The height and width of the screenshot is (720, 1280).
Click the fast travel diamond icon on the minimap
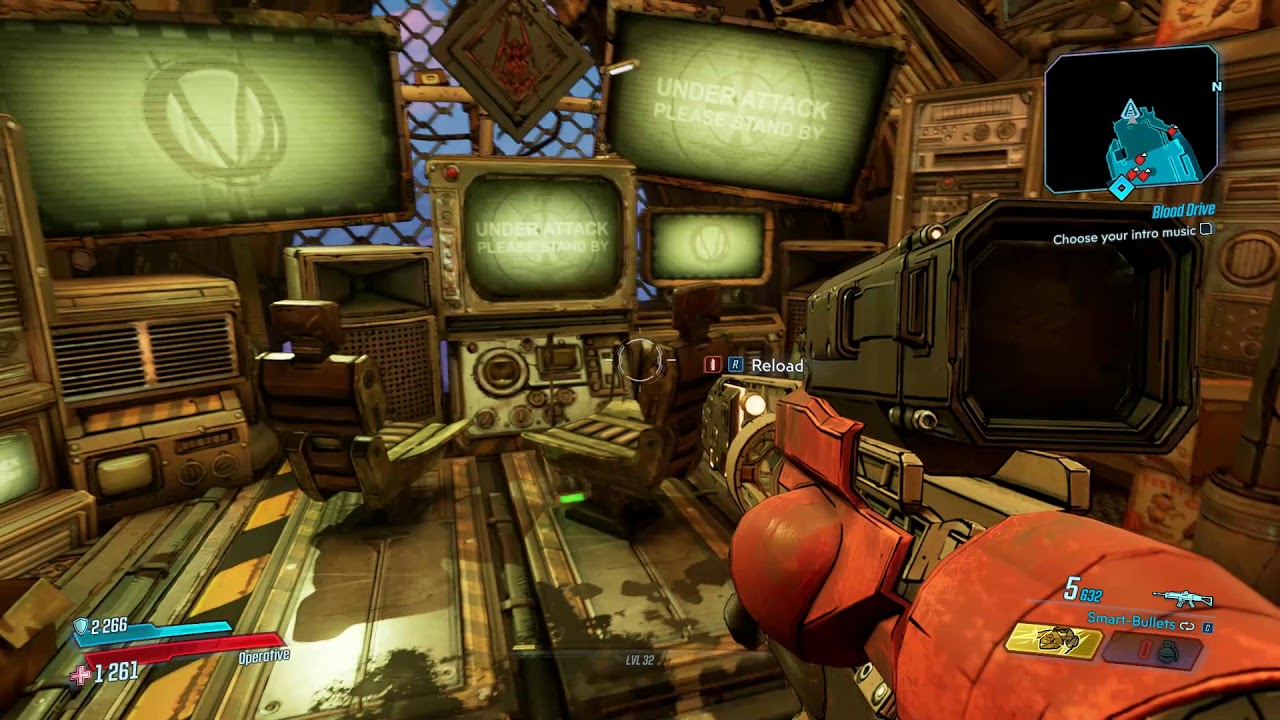pos(1121,186)
